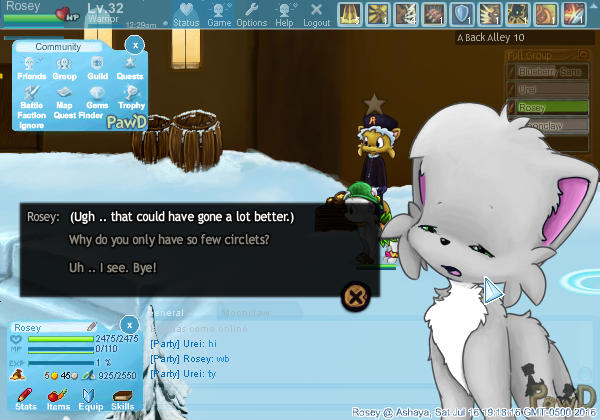The width and height of the screenshot is (600, 420).
Task: Open the Game menu
Action: [x=219, y=15]
